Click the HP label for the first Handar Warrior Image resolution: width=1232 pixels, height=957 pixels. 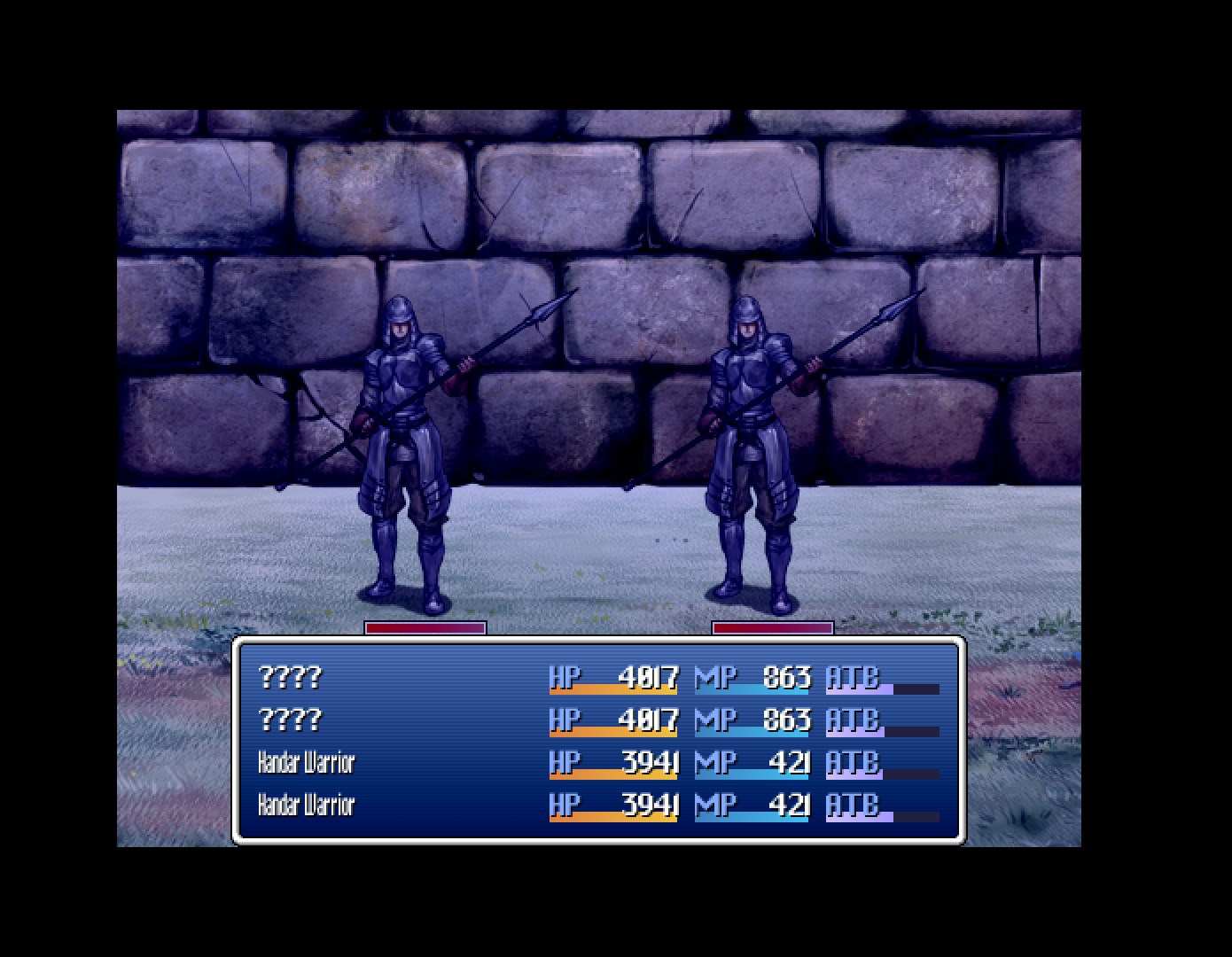565,763
